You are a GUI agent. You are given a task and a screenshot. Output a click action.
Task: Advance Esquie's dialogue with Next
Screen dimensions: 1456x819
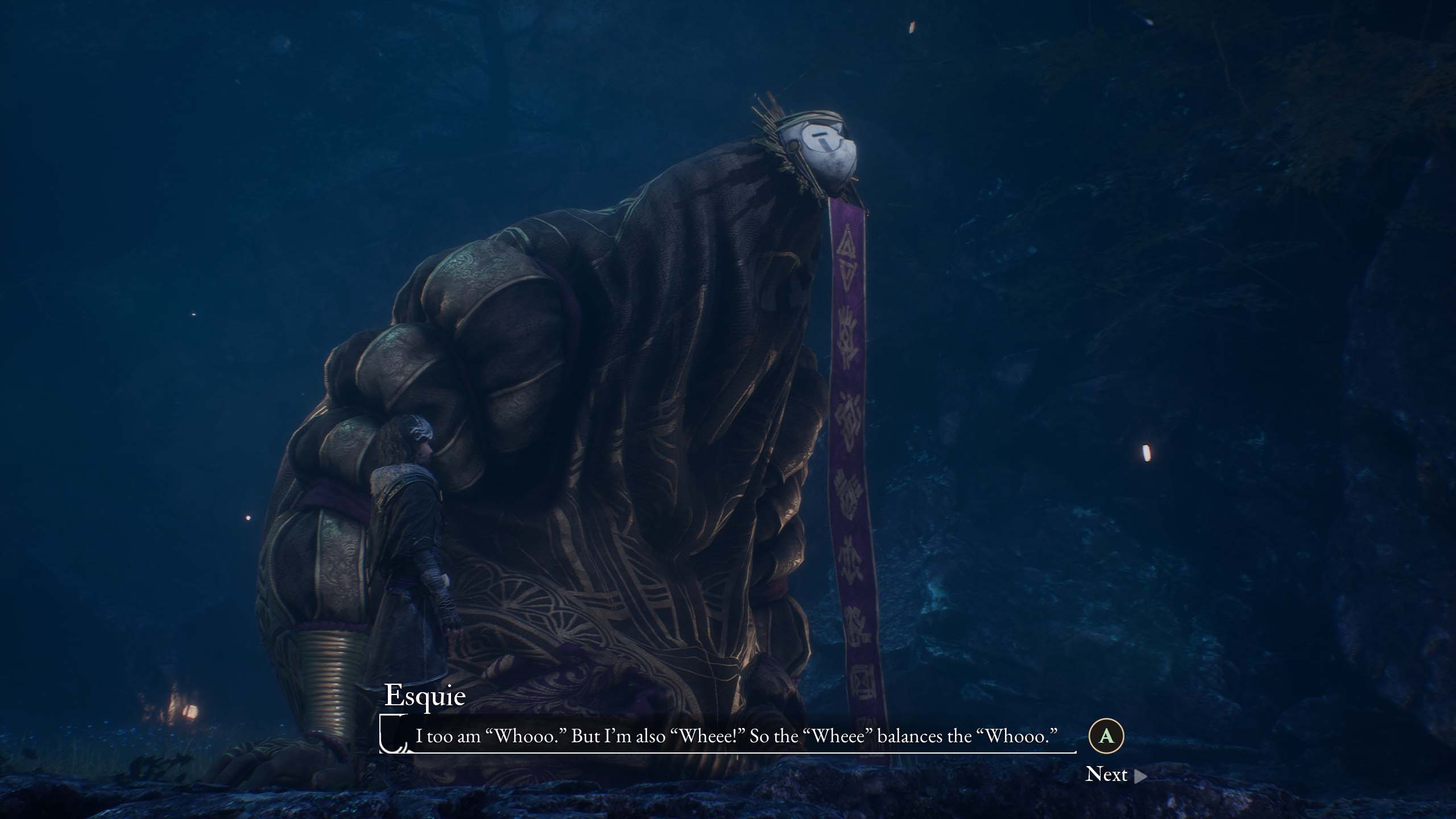pos(1115,775)
